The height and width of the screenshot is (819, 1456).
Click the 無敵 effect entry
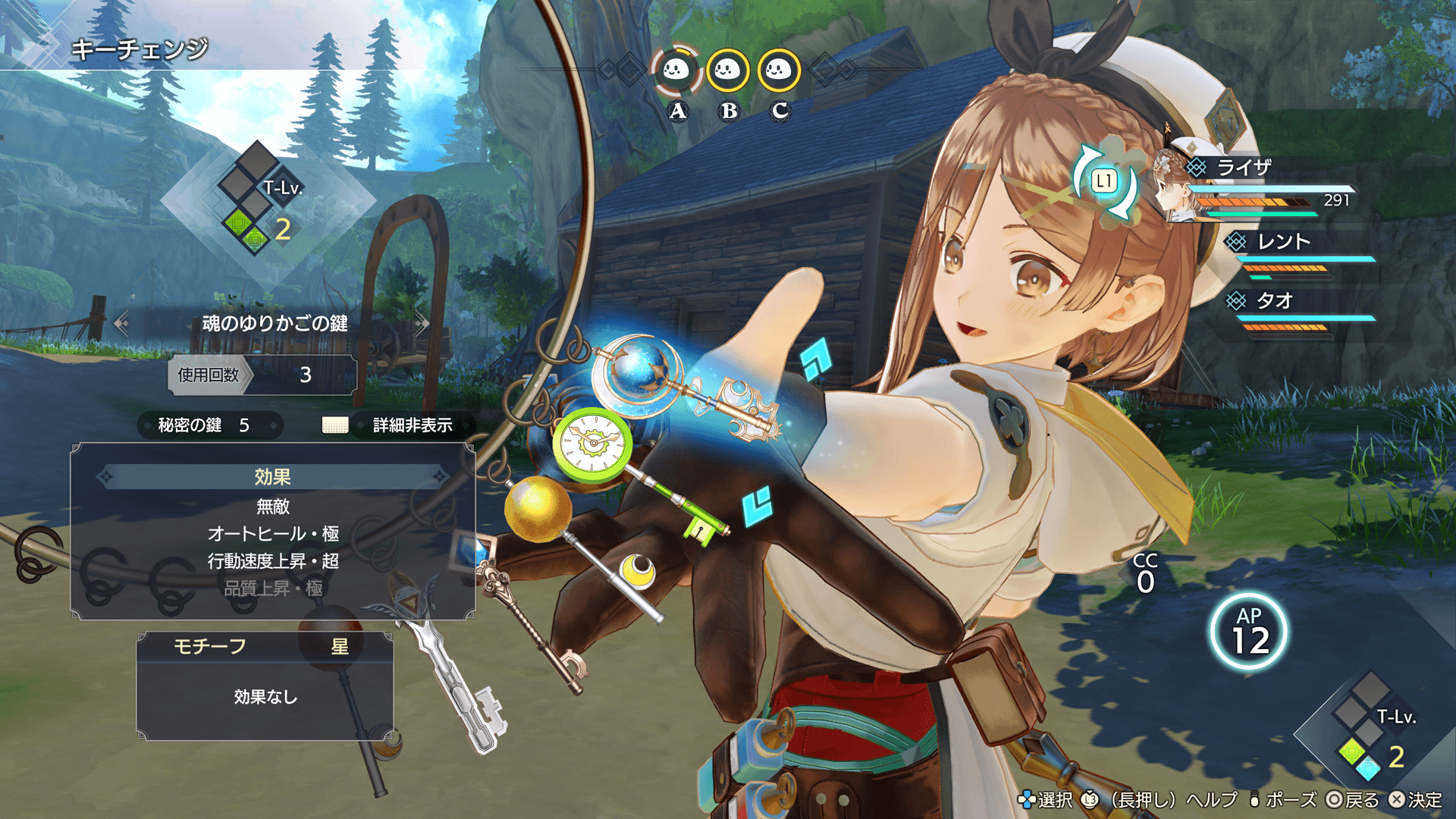[273, 506]
